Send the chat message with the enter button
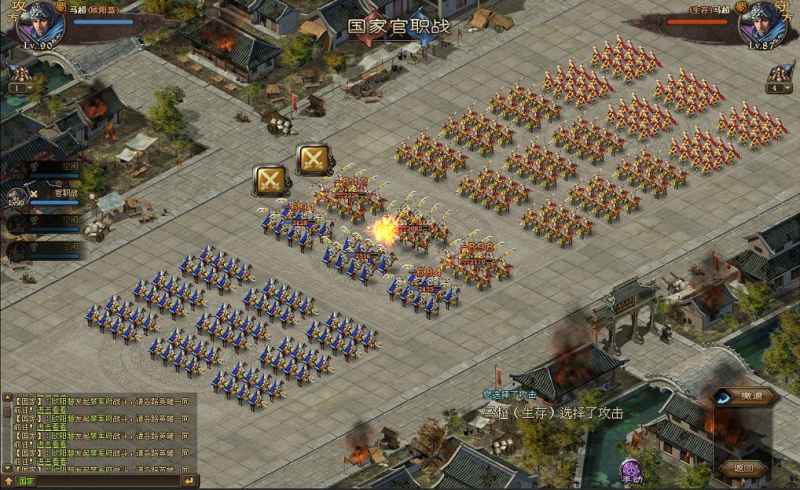This screenshot has width=800, height=490. 190,481
